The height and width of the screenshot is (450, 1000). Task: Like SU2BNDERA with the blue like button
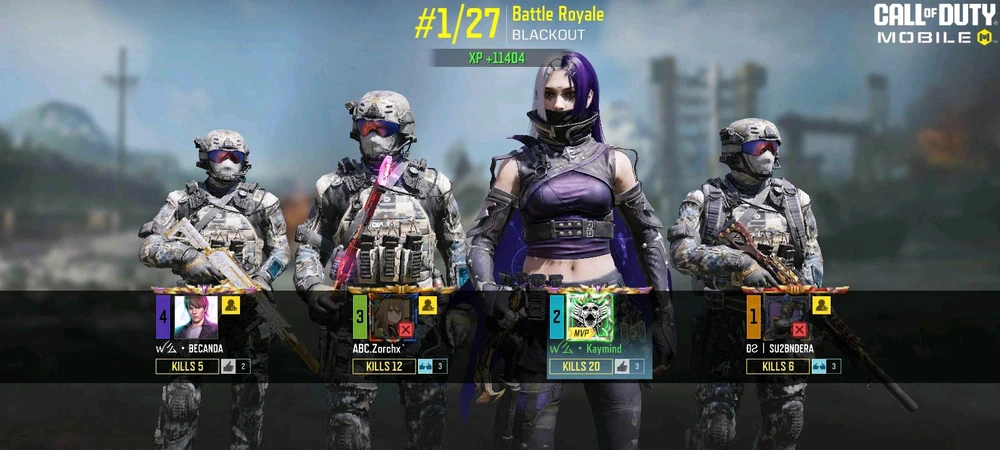click(x=819, y=367)
